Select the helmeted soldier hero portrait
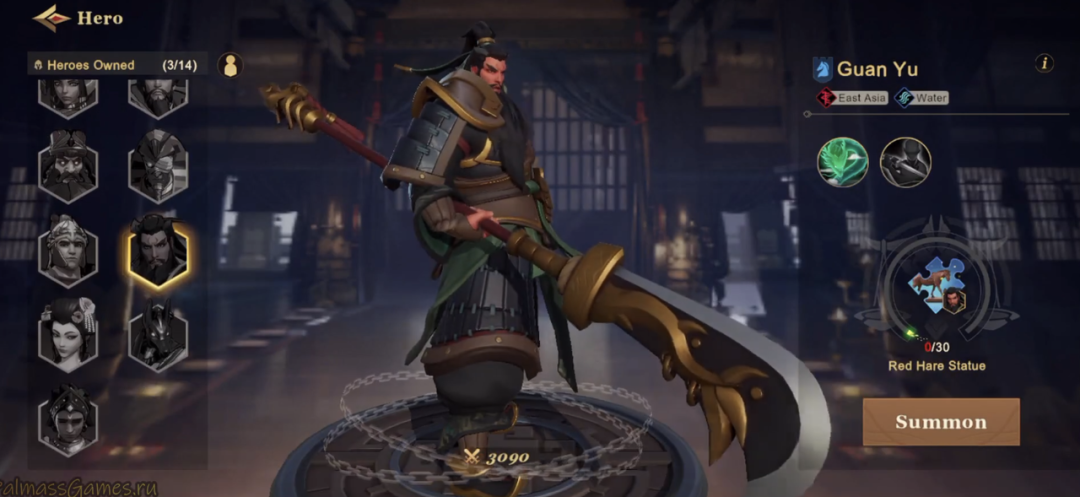 68,250
